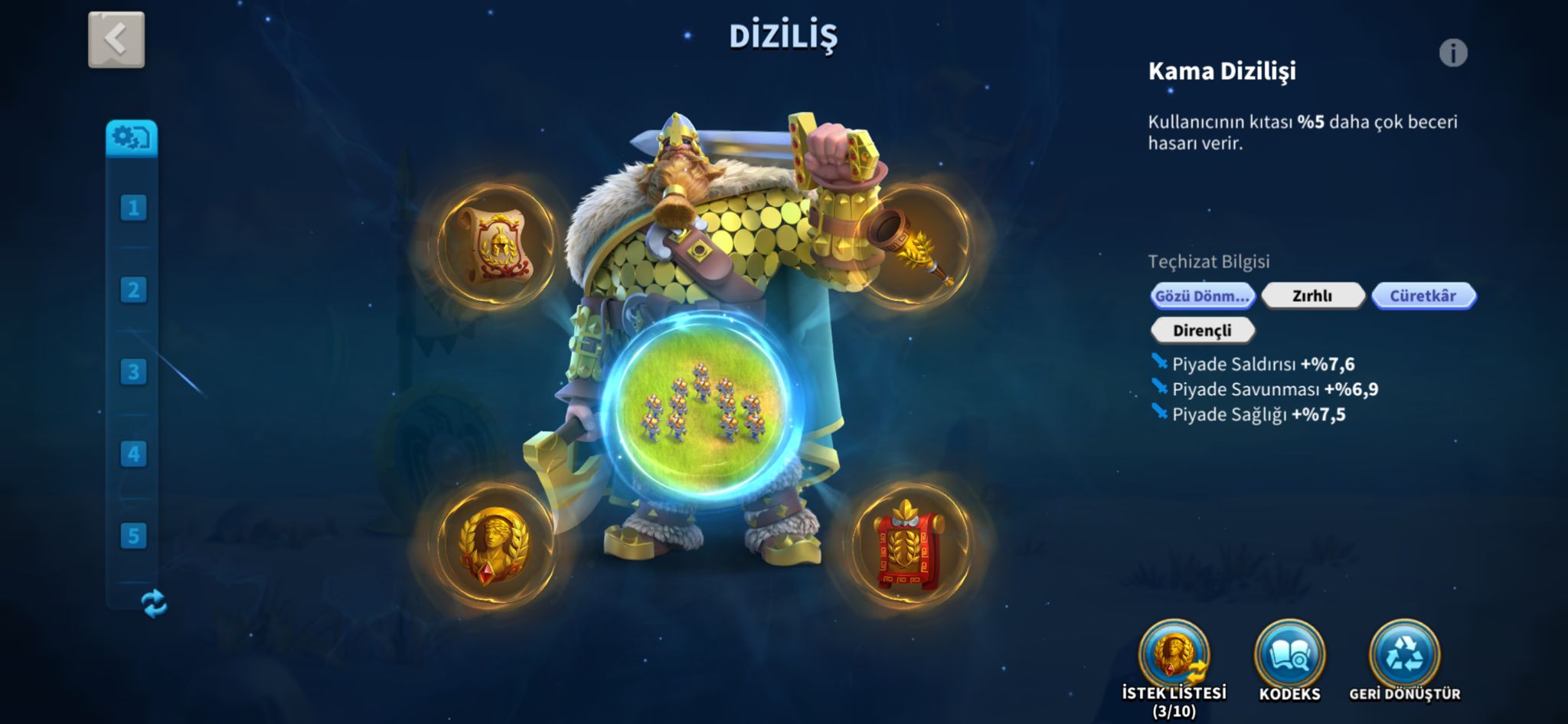Go back using the arrow button

[x=116, y=40]
